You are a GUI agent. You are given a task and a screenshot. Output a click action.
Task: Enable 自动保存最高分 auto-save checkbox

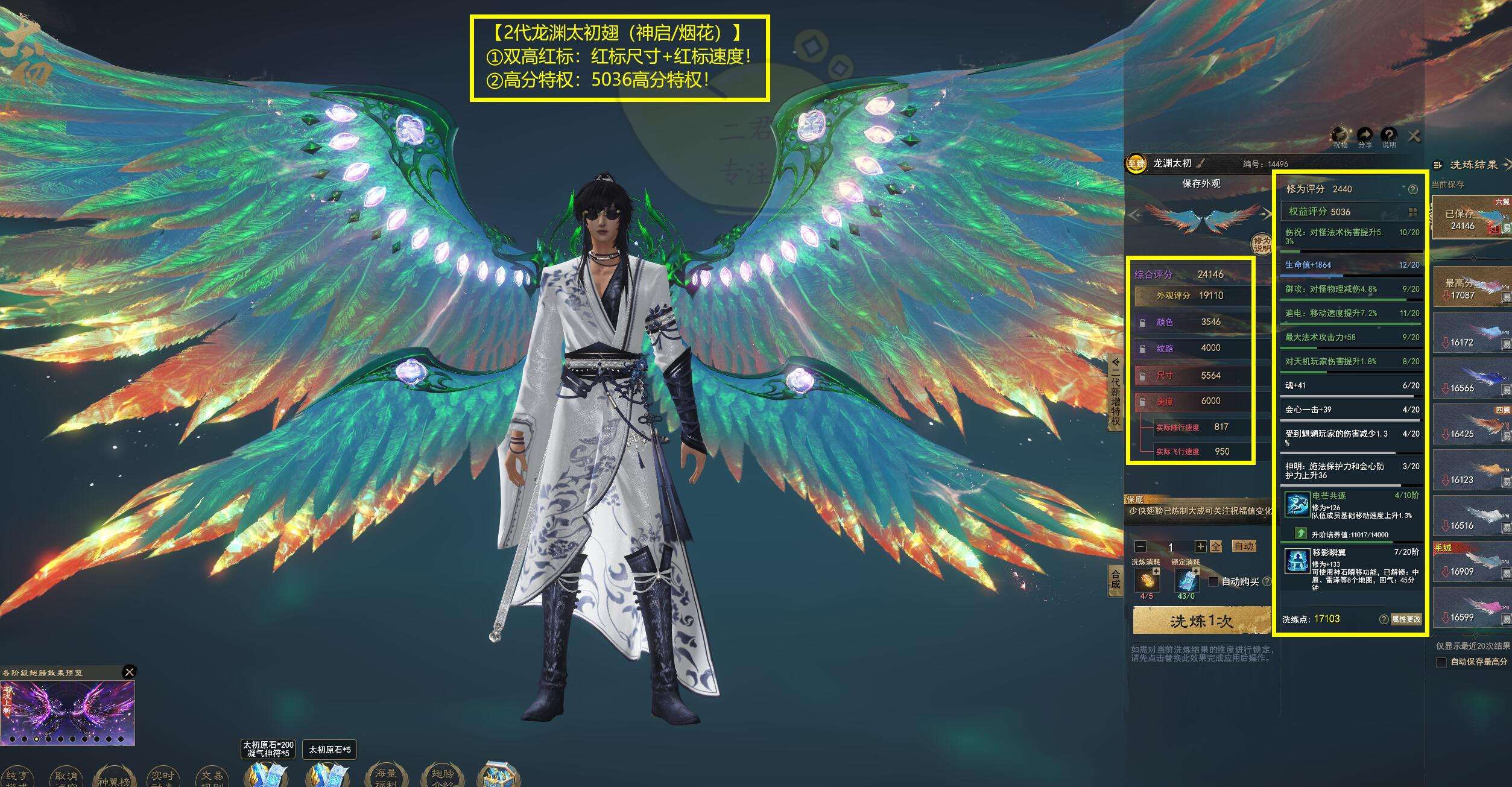click(1441, 662)
